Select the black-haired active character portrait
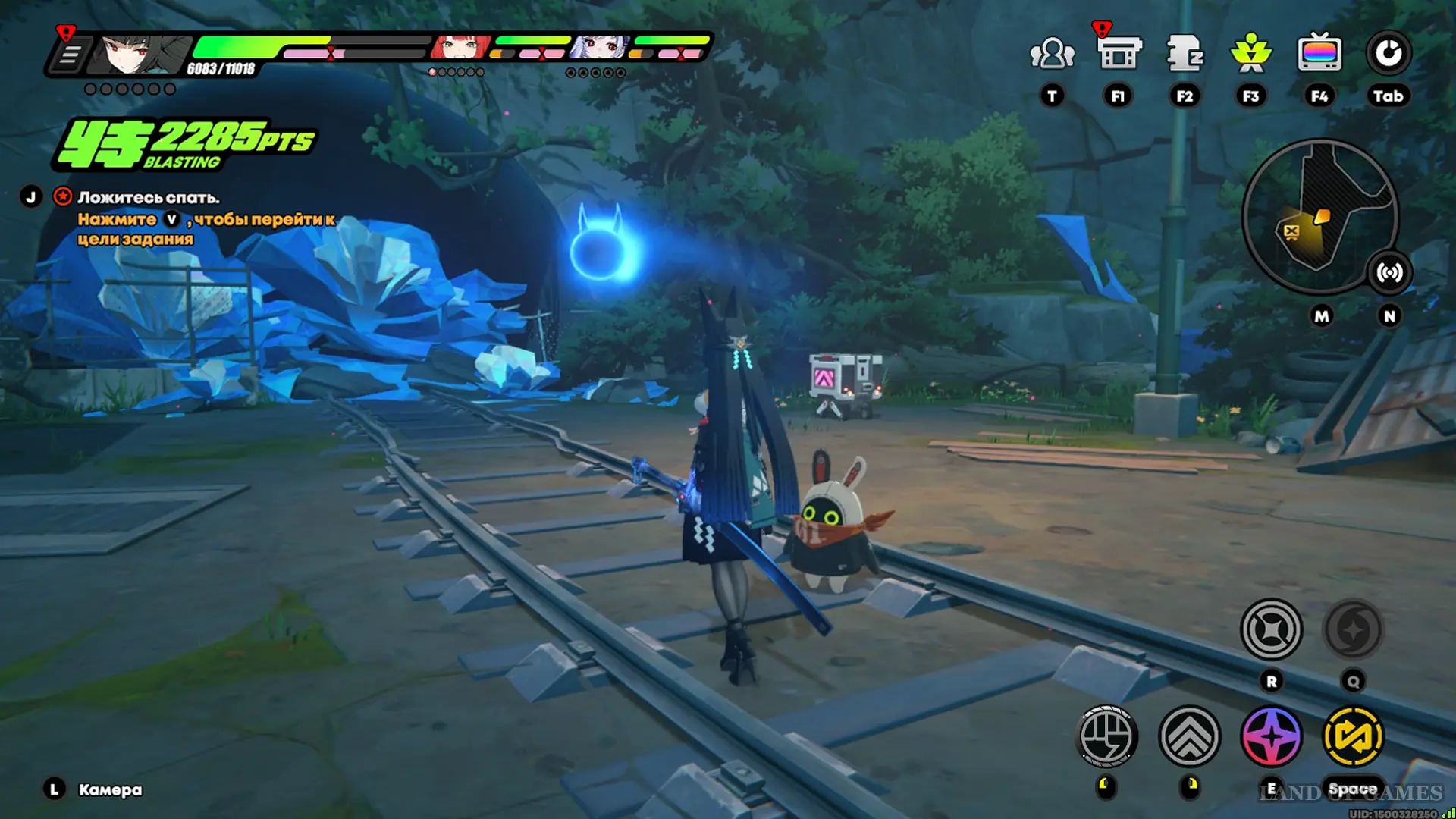Screen dimensions: 1456x819 [141, 54]
